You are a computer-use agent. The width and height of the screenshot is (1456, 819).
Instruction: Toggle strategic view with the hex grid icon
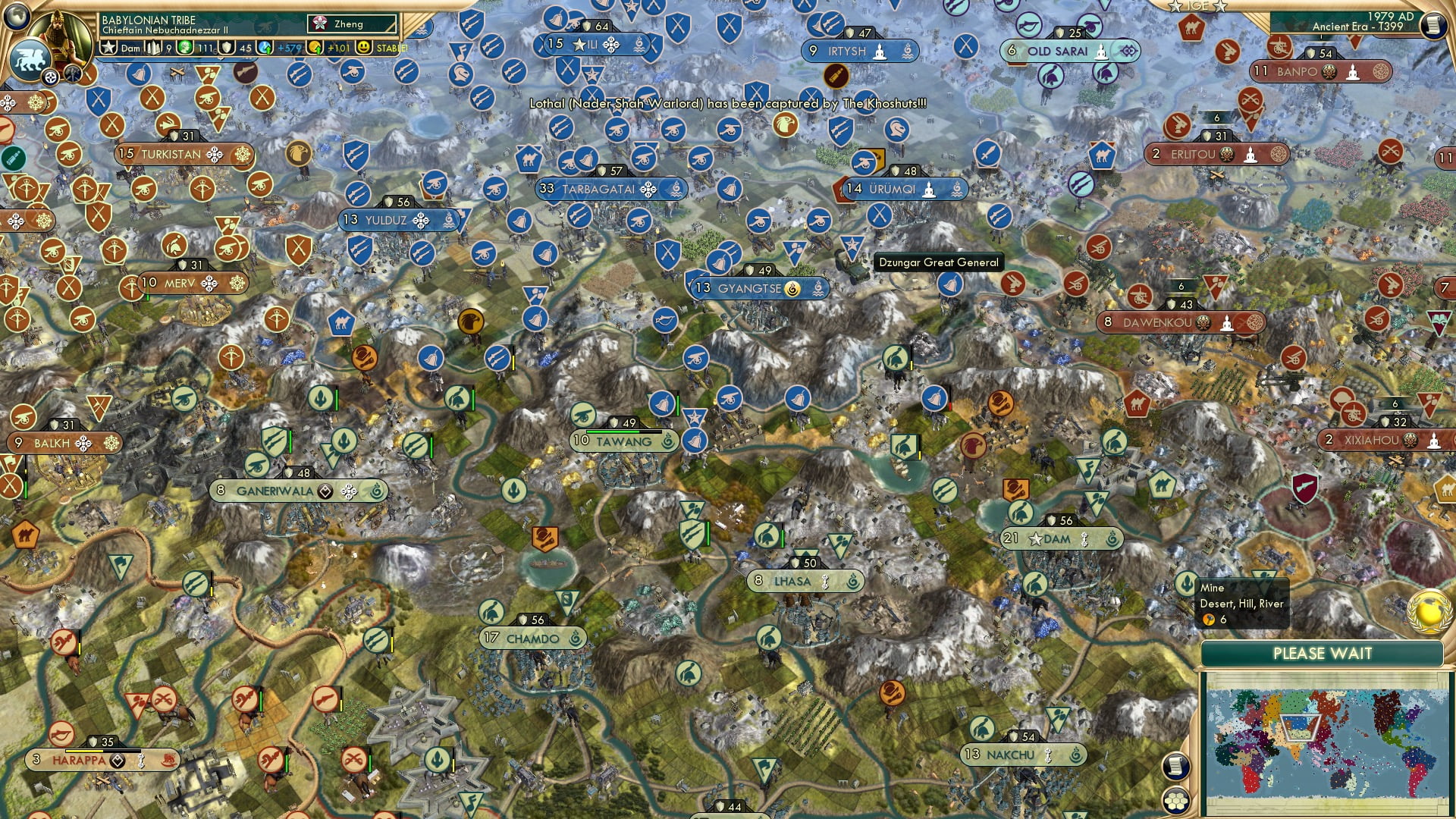(x=1176, y=801)
